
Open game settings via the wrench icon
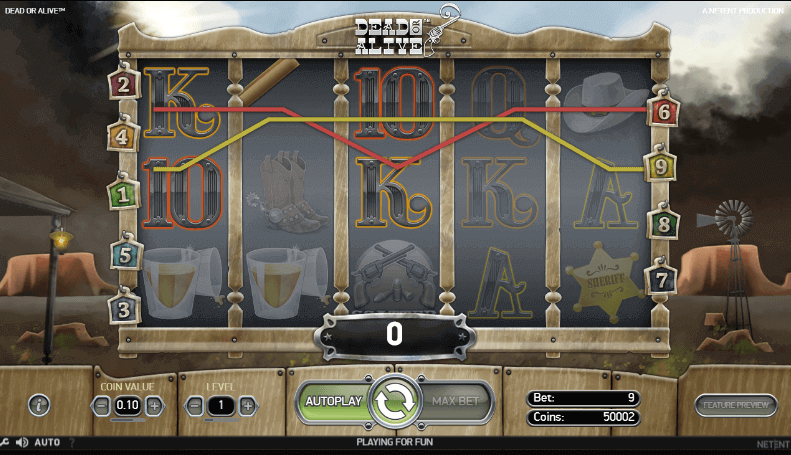click(x=5, y=442)
